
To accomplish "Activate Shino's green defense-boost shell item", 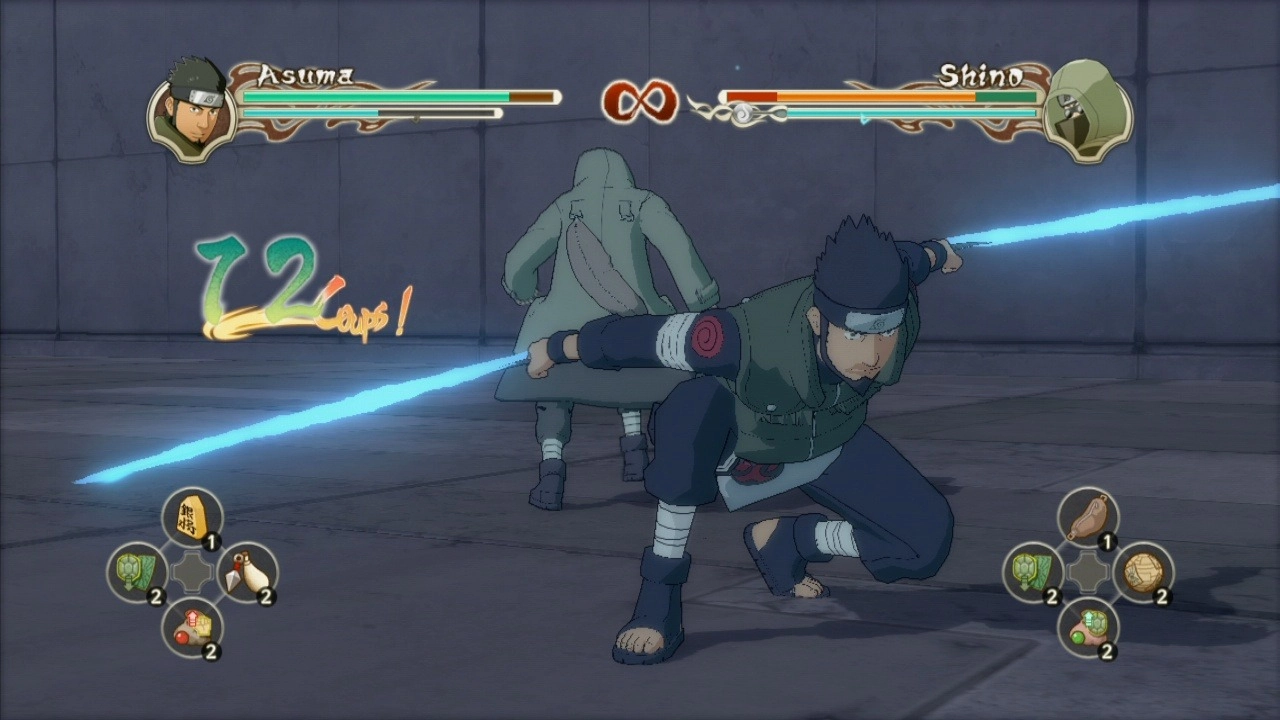I will tap(1087, 627).
